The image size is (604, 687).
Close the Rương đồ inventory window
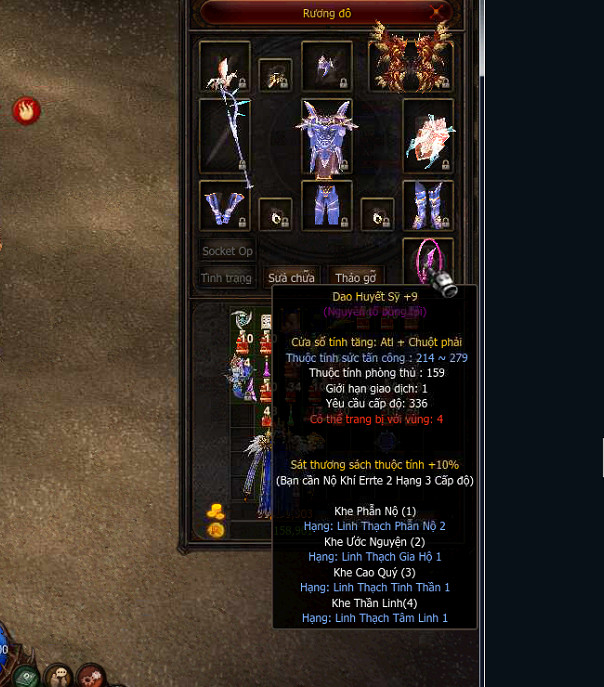point(438,12)
